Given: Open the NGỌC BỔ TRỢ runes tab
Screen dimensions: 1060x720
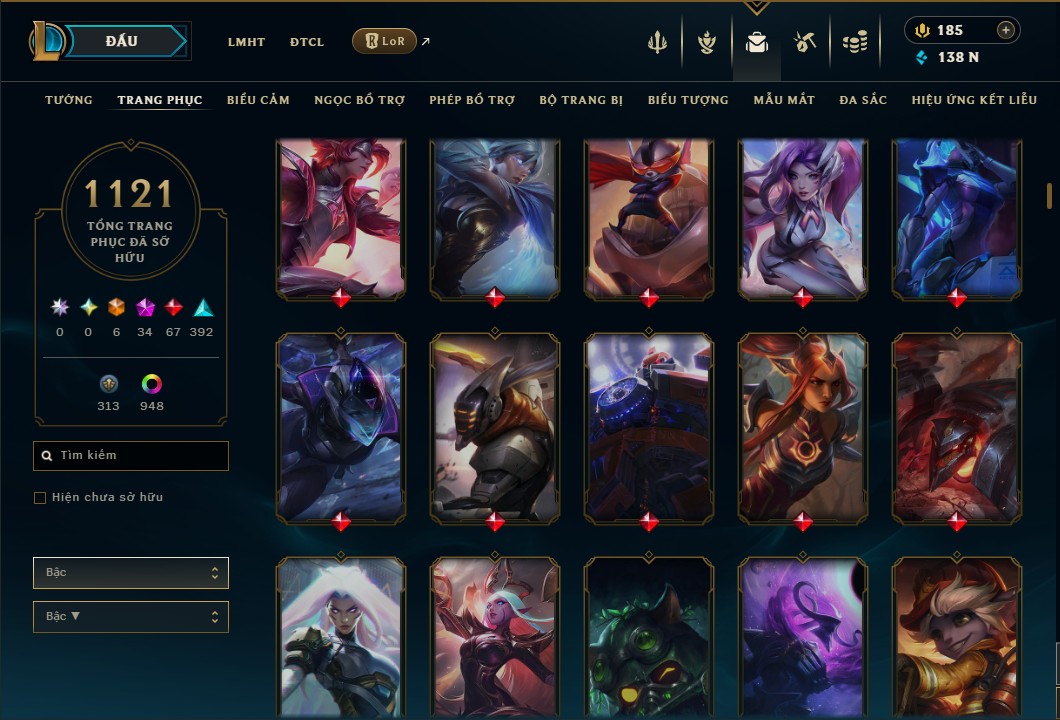Looking at the screenshot, I should point(359,100).
